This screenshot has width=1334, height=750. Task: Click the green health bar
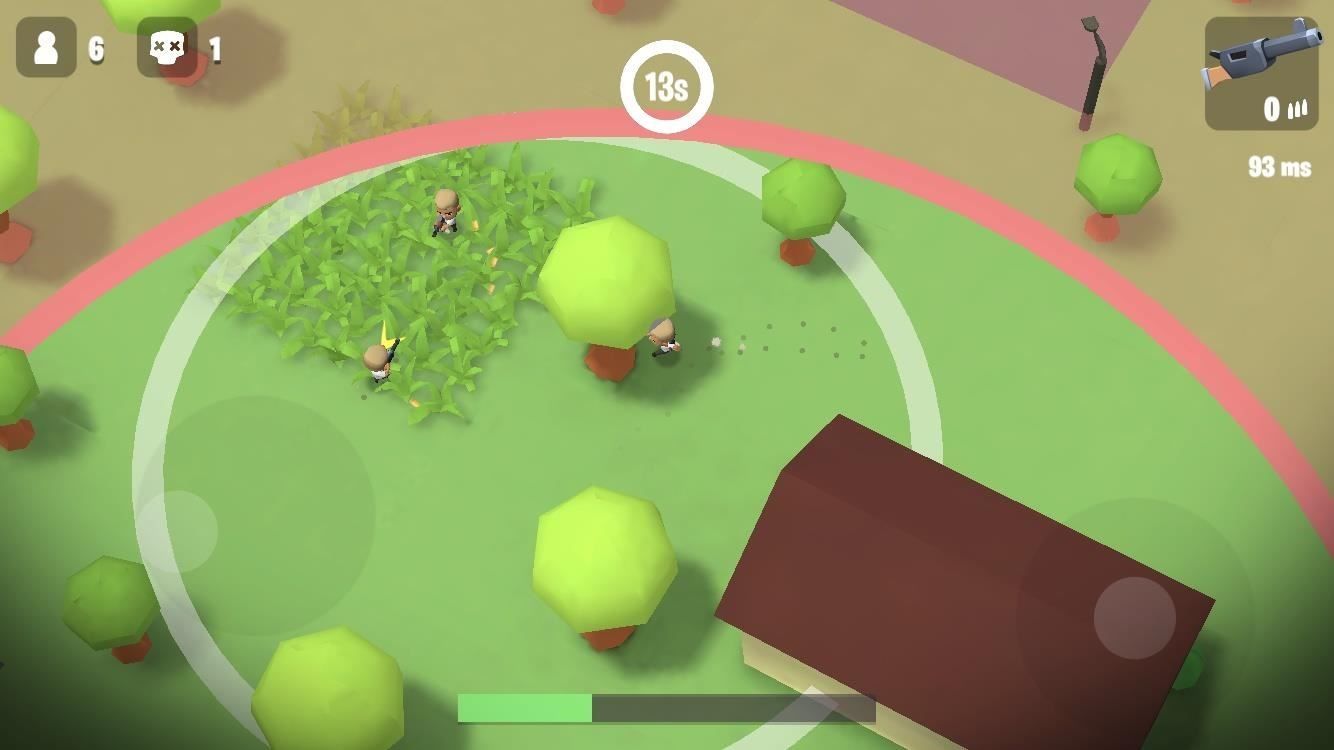525,707
